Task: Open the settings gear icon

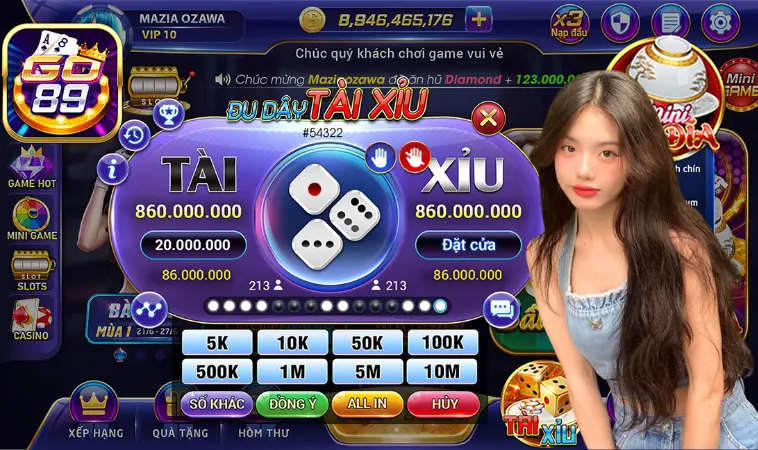Action: 718,20
